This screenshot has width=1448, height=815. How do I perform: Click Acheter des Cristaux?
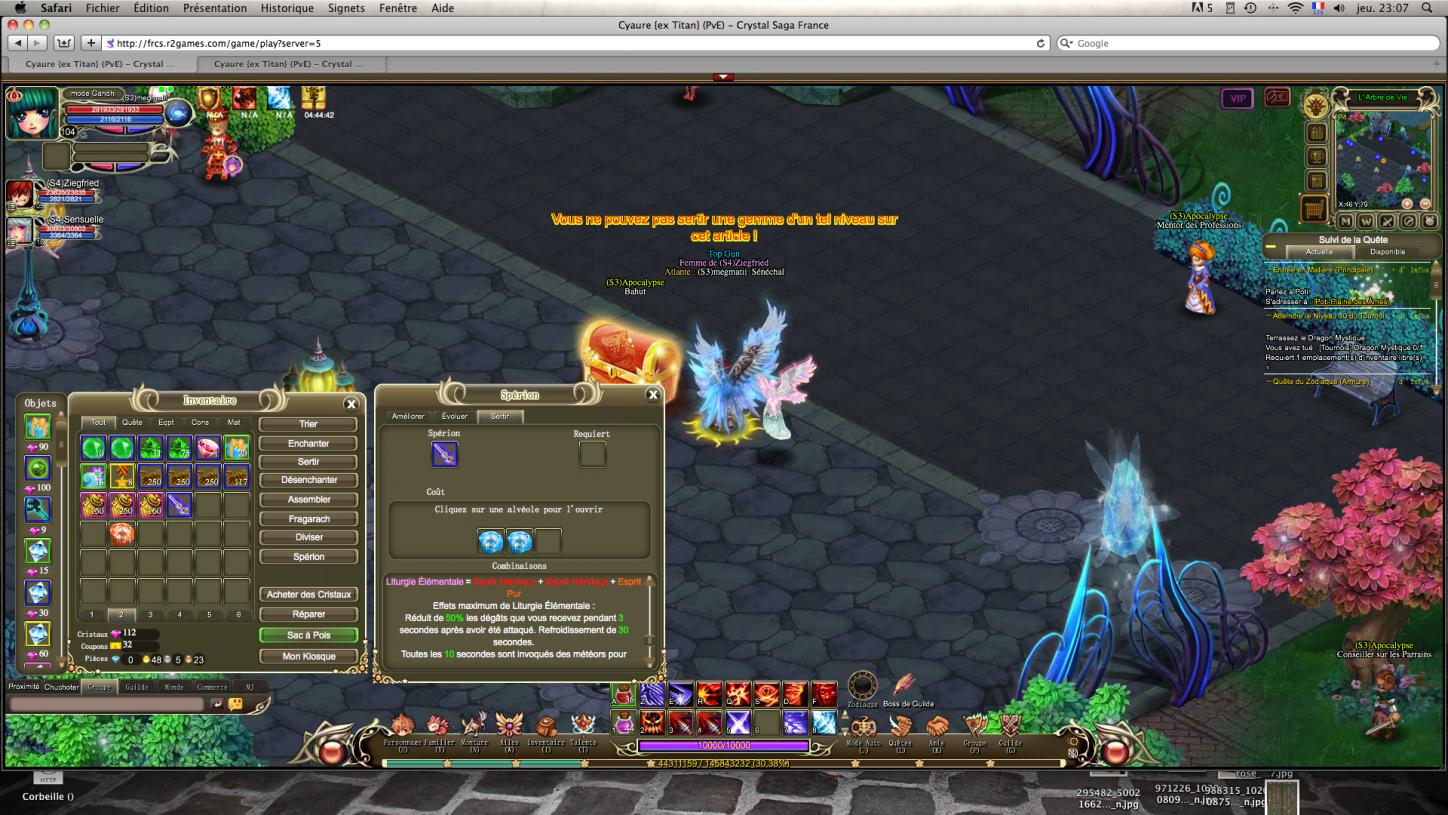pos(308,595)
